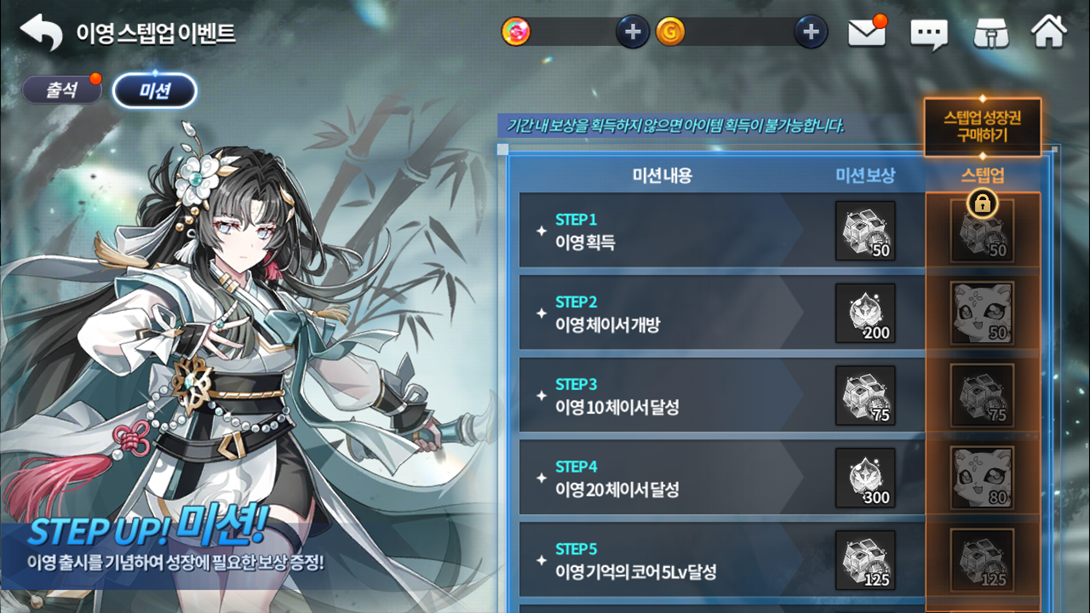Open the mailbox envelope icon
Viewport: 1090px width, 613px height.
pos(866,32)
